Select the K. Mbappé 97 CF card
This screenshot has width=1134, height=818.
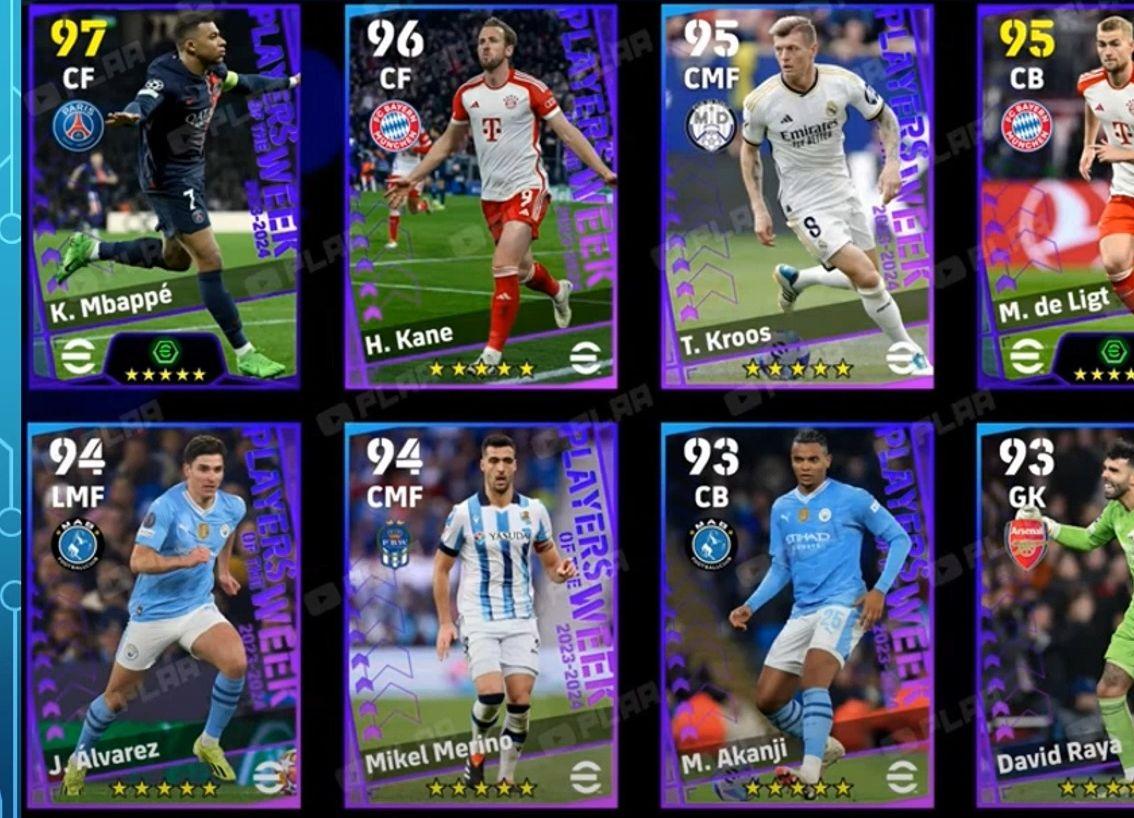pyautogui.click(x=164, y=197)
